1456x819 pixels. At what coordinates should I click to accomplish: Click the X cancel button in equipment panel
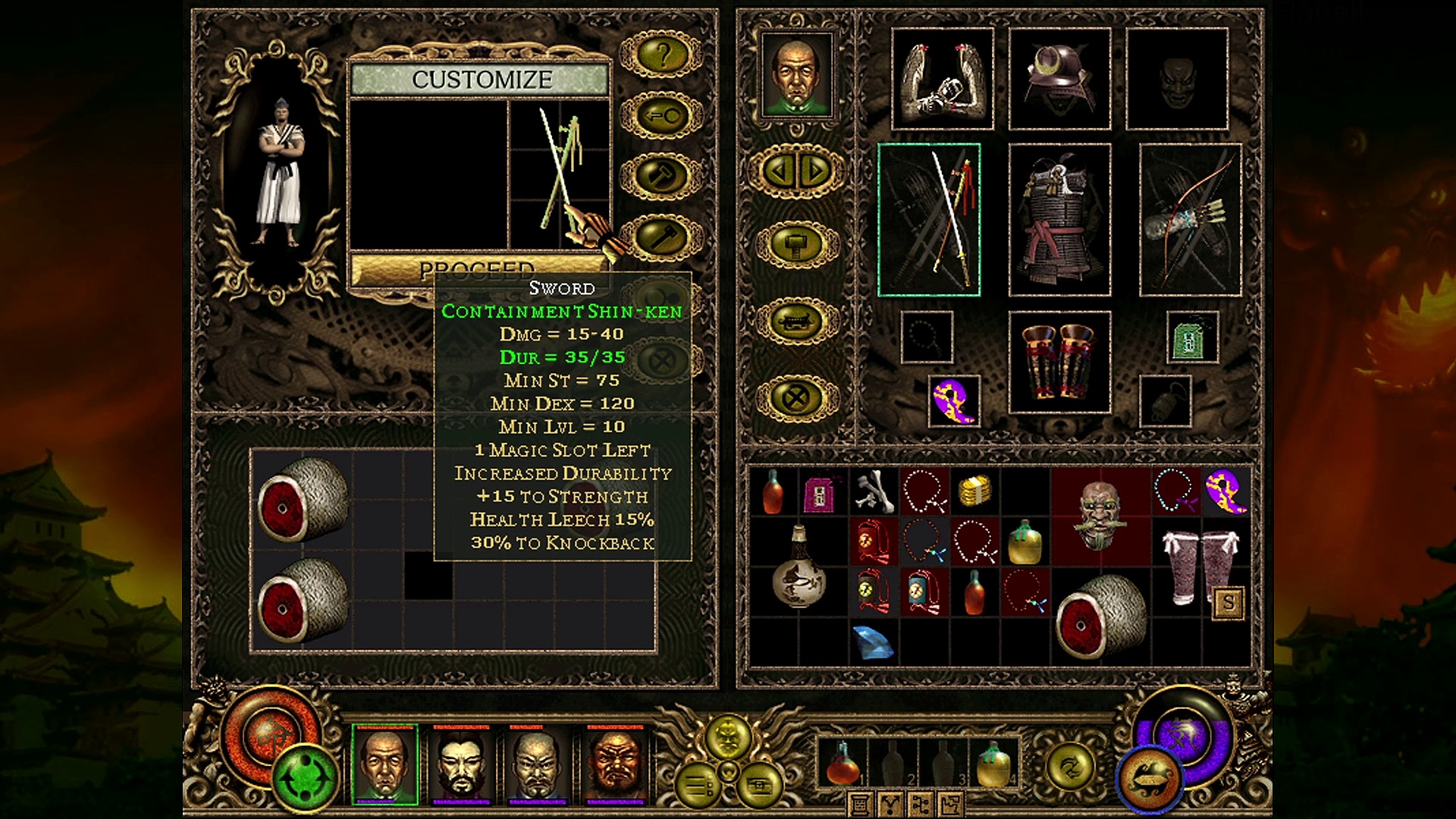796,397
